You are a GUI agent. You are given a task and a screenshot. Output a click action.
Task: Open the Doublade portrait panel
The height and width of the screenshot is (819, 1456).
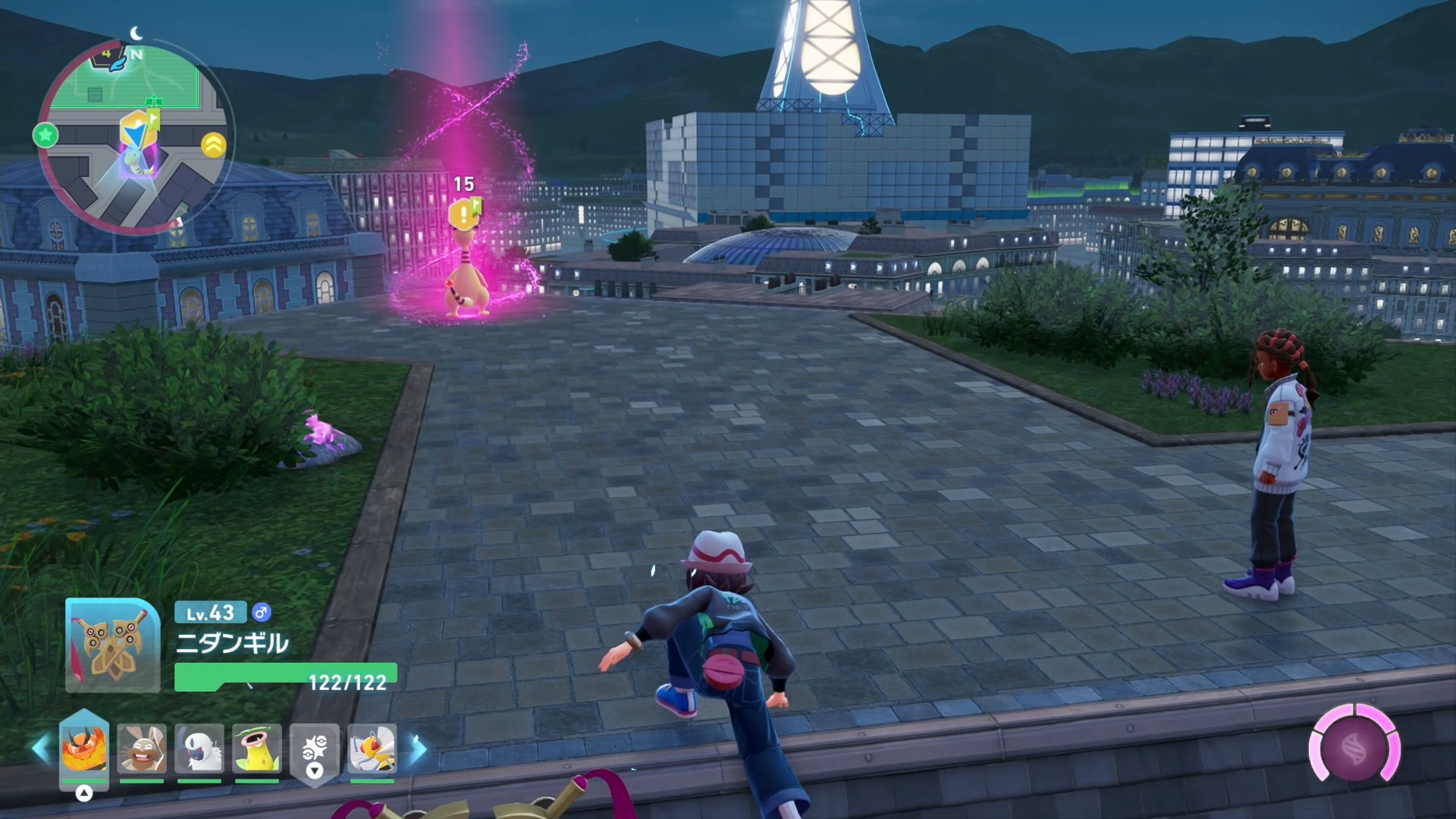(112, 645)
